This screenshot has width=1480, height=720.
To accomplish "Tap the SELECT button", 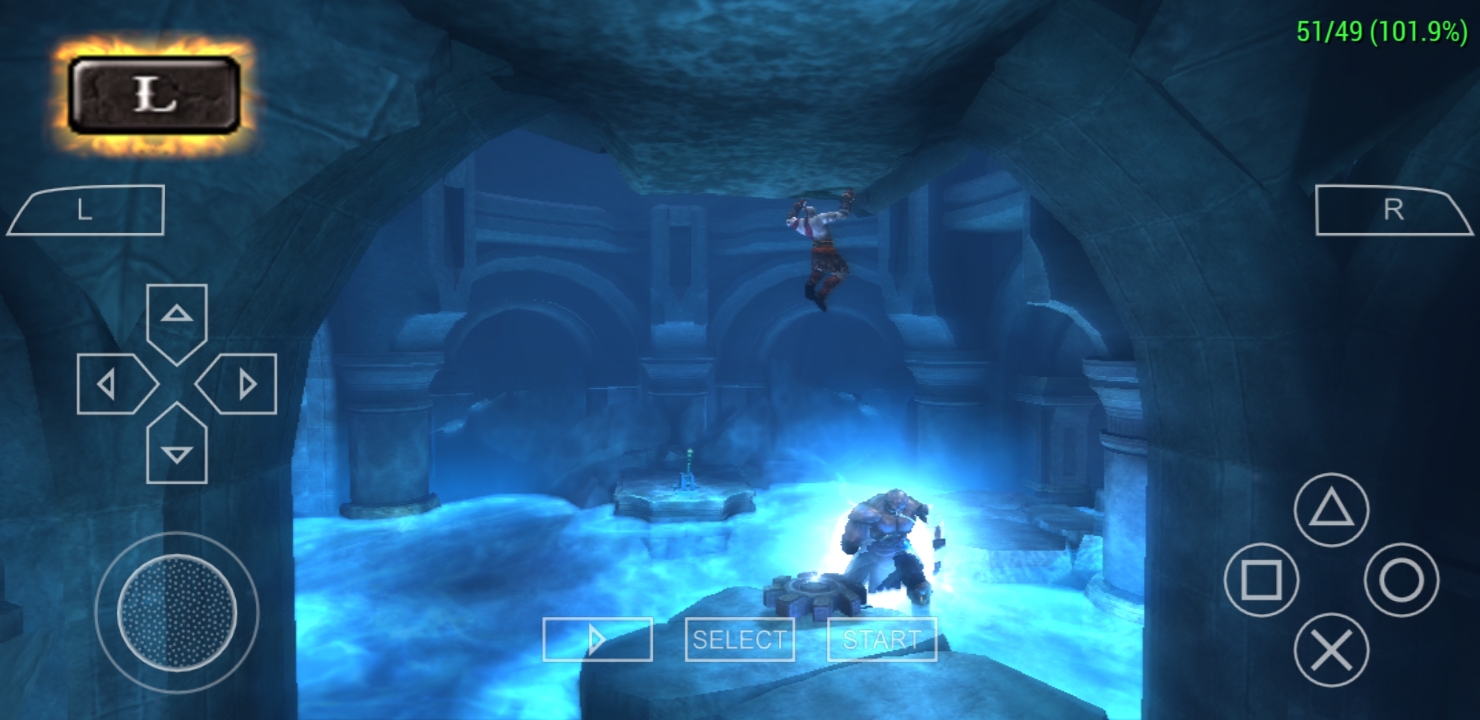I will coord(740,640).
